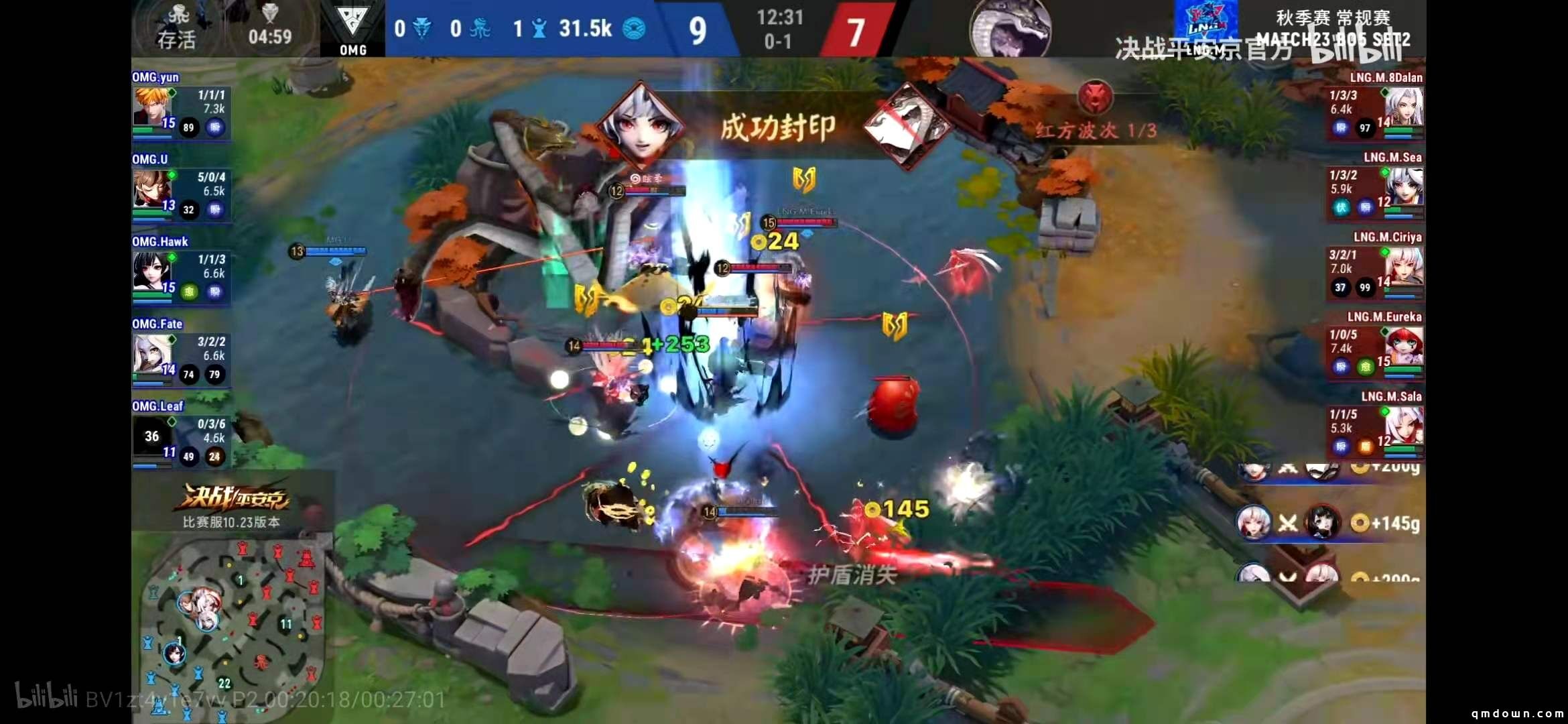Image resolution: width=1568 pixels, height=724 pixels.
Task: Choose LNG.M.Sala's player portrait
Action: (x=1403, y=426)
